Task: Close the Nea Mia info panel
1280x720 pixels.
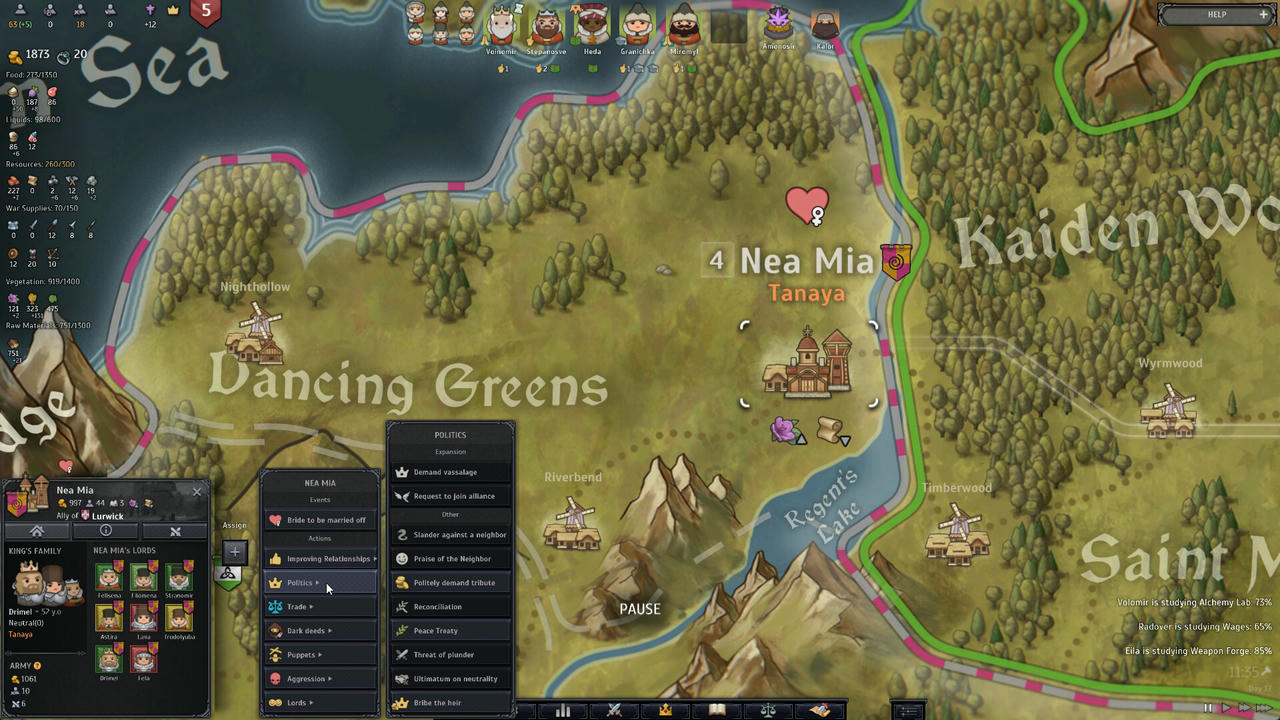Action: 197,491
